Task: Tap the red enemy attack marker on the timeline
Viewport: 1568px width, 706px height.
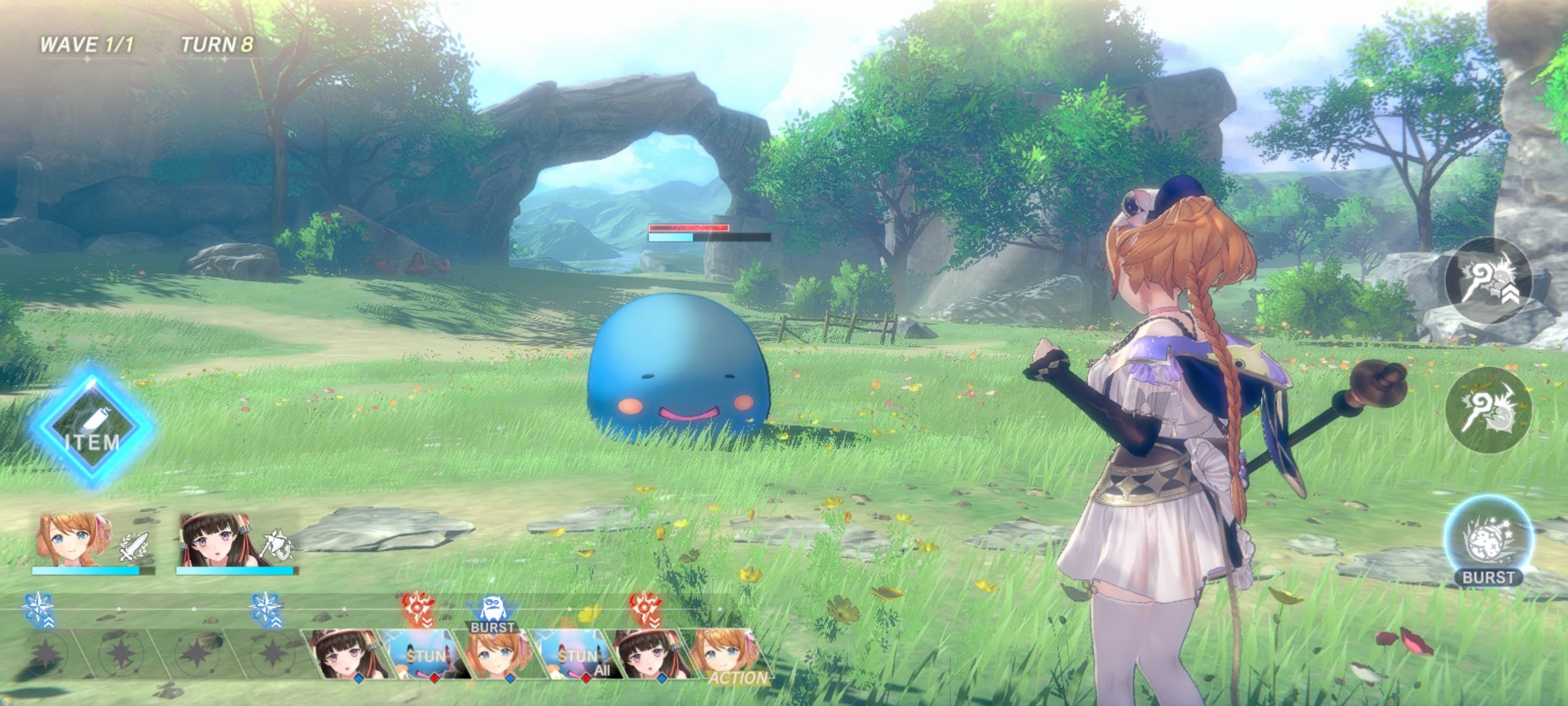Action: click(x=417, y=605)
